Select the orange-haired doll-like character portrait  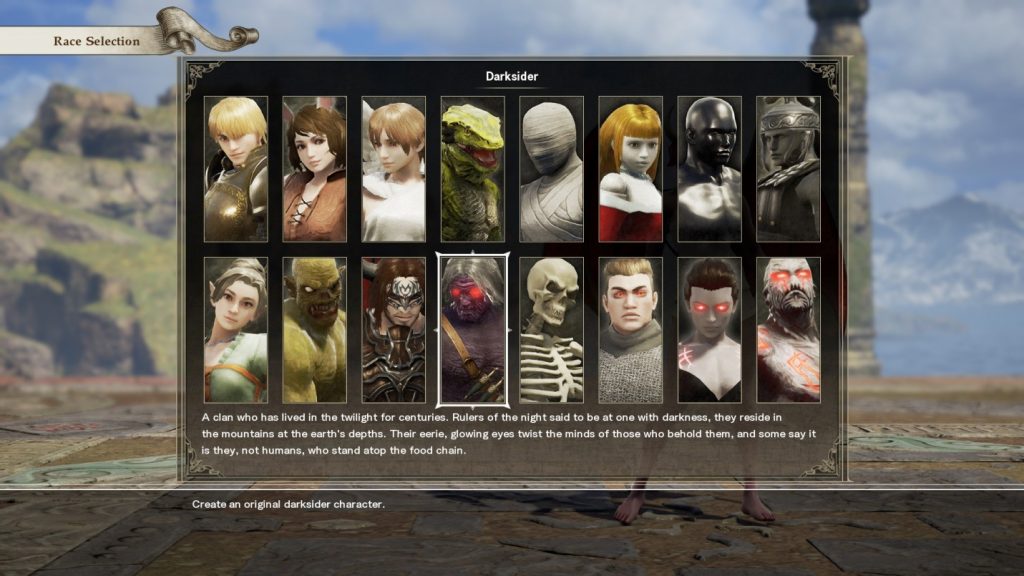click(630, 168)
